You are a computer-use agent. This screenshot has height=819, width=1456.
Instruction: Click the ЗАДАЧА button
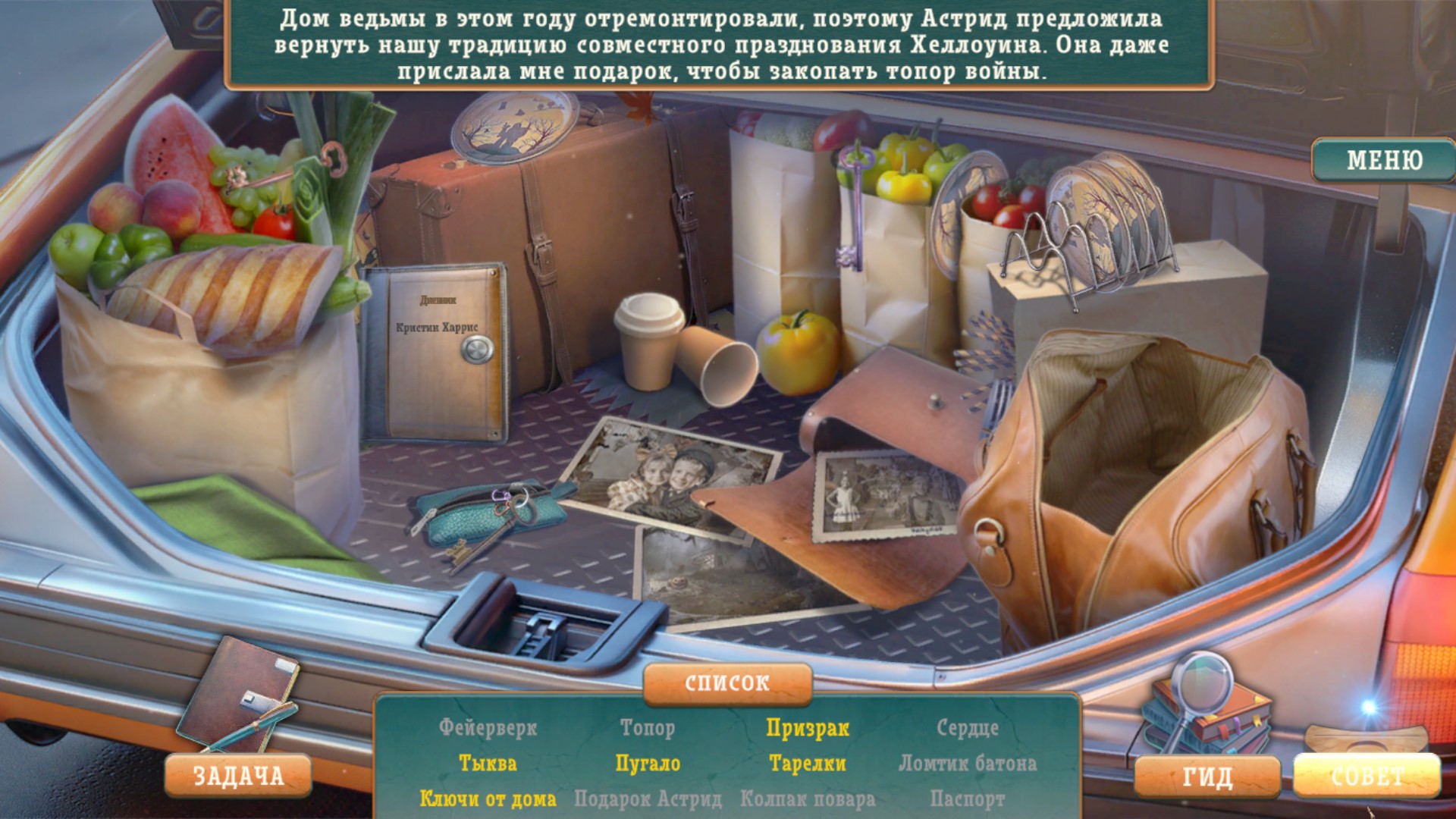[238, 776]
